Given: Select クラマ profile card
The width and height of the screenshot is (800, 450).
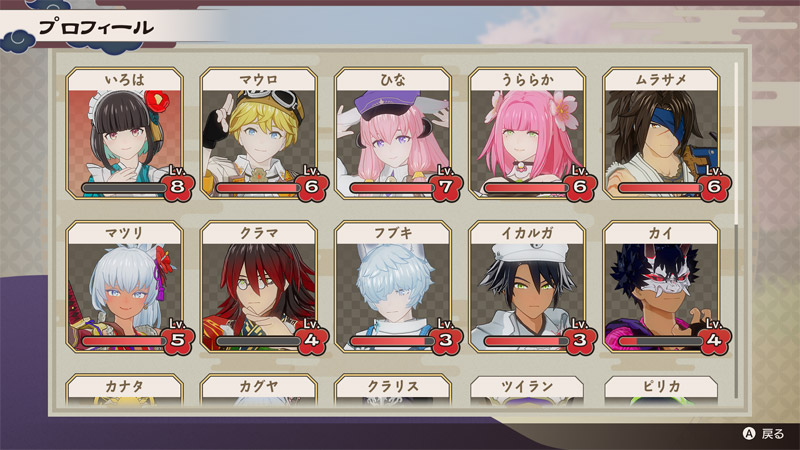Looking at the screenshot, I should click(x=259, y=287).
